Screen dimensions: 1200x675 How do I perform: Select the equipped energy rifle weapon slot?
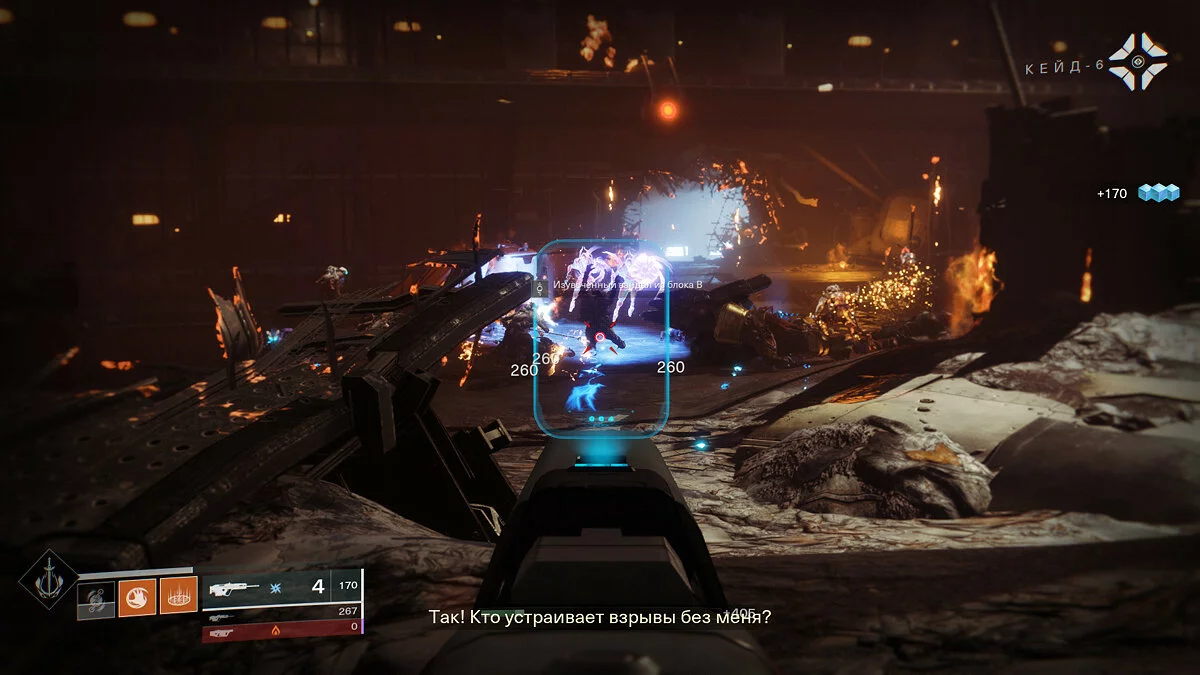(x=266, y=587)
